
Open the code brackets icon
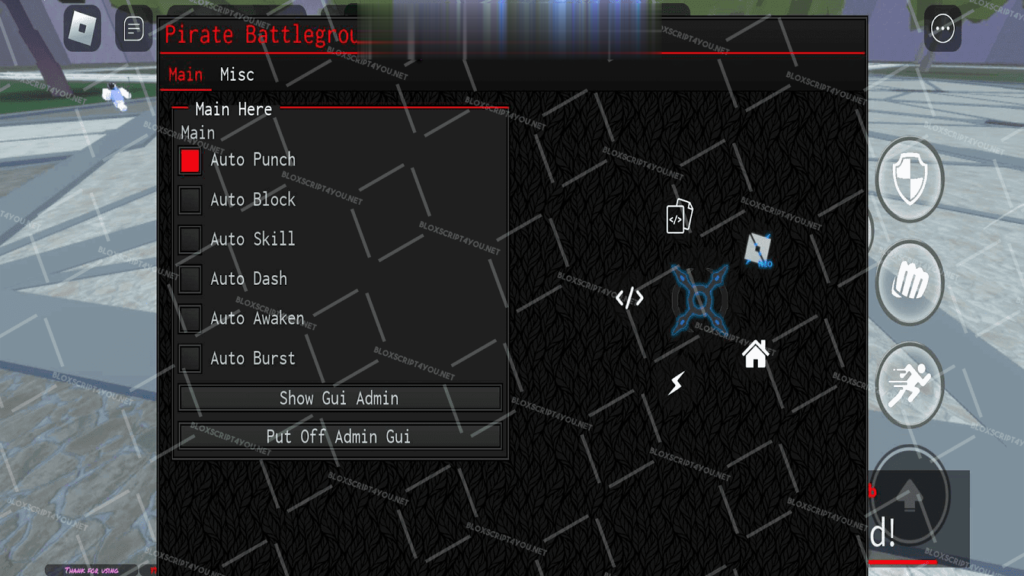pyautogui.click(x=629, y=298)
